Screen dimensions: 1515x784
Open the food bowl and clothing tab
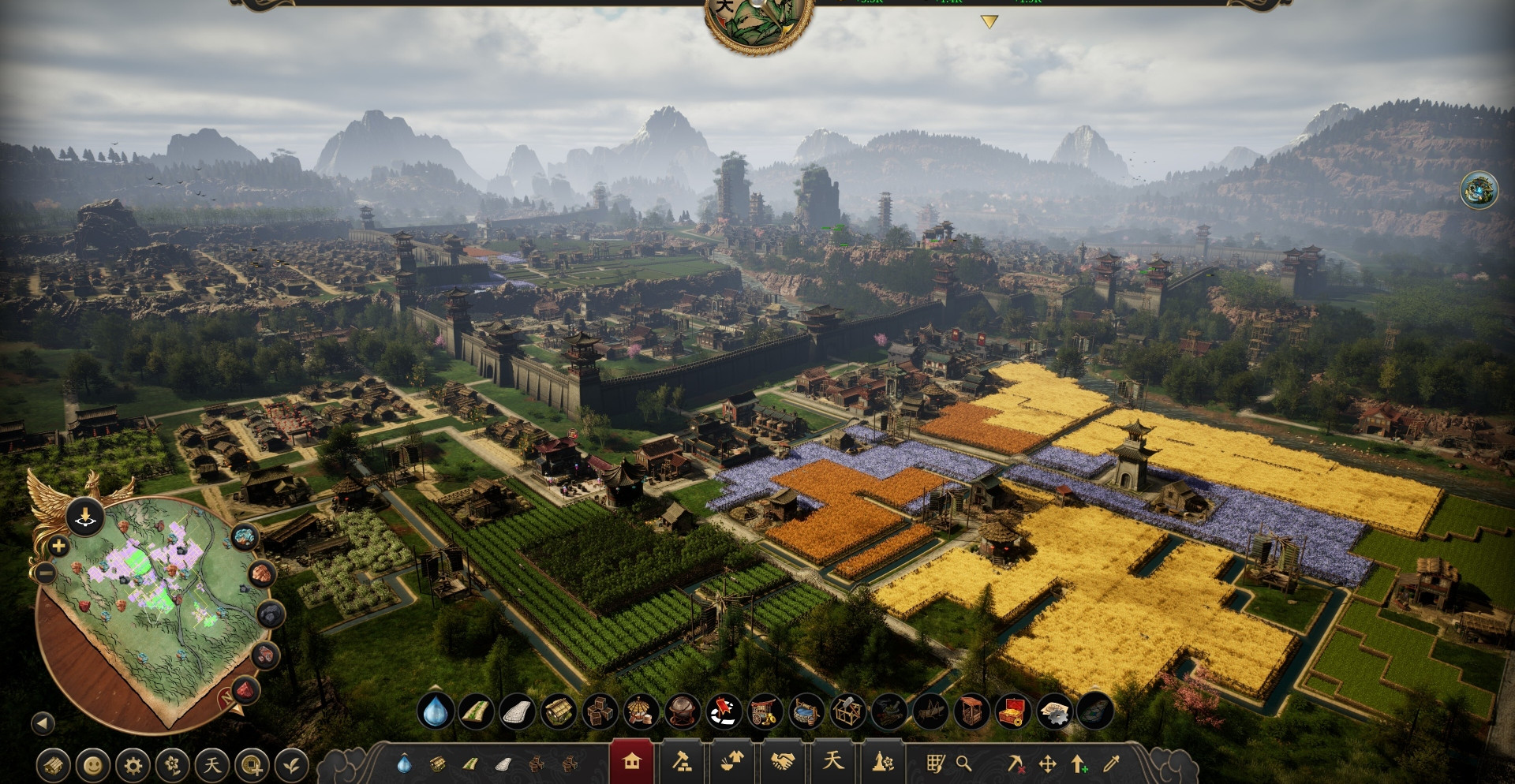[x=732, y=762]
